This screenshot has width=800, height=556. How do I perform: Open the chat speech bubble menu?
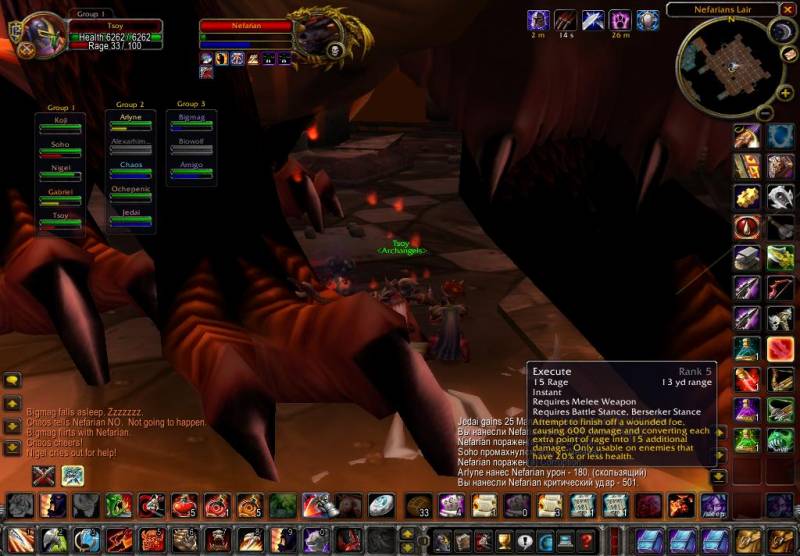tap(12, 380)
